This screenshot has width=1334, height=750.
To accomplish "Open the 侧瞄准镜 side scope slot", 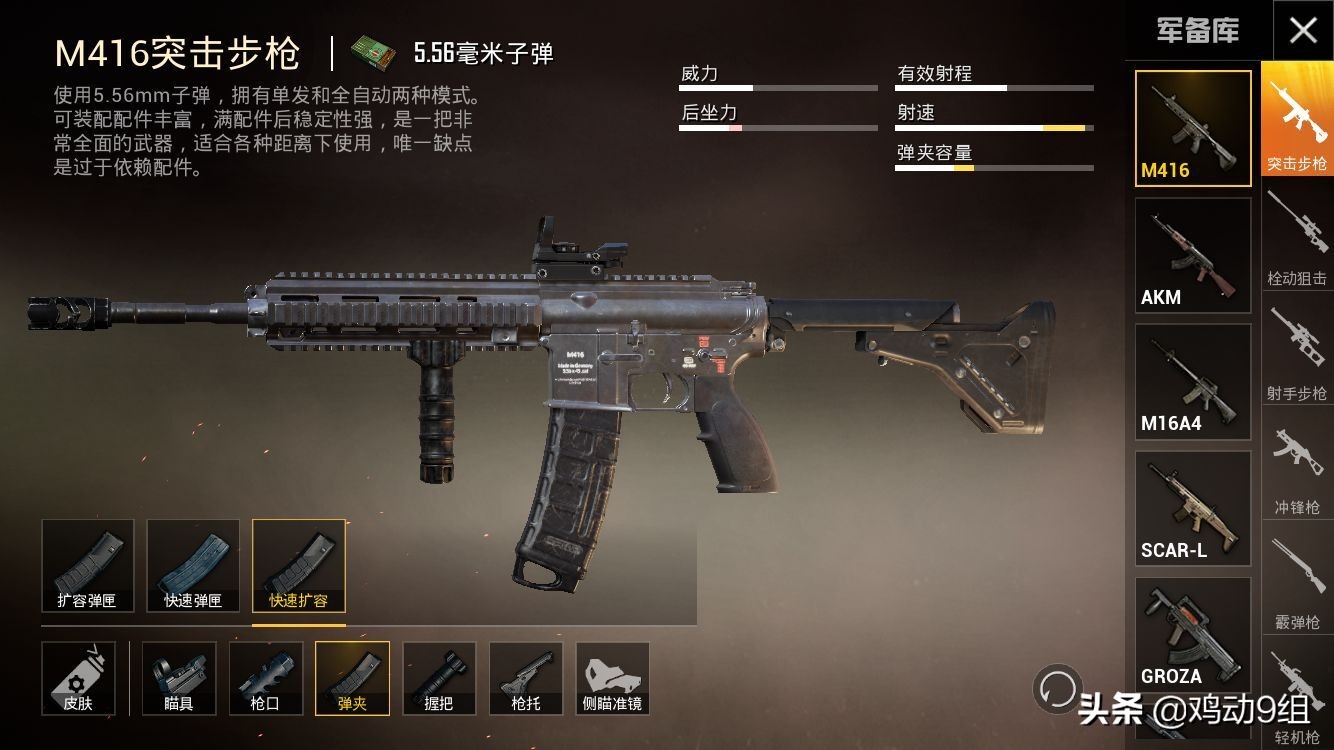I will click(x=613, y=678).
